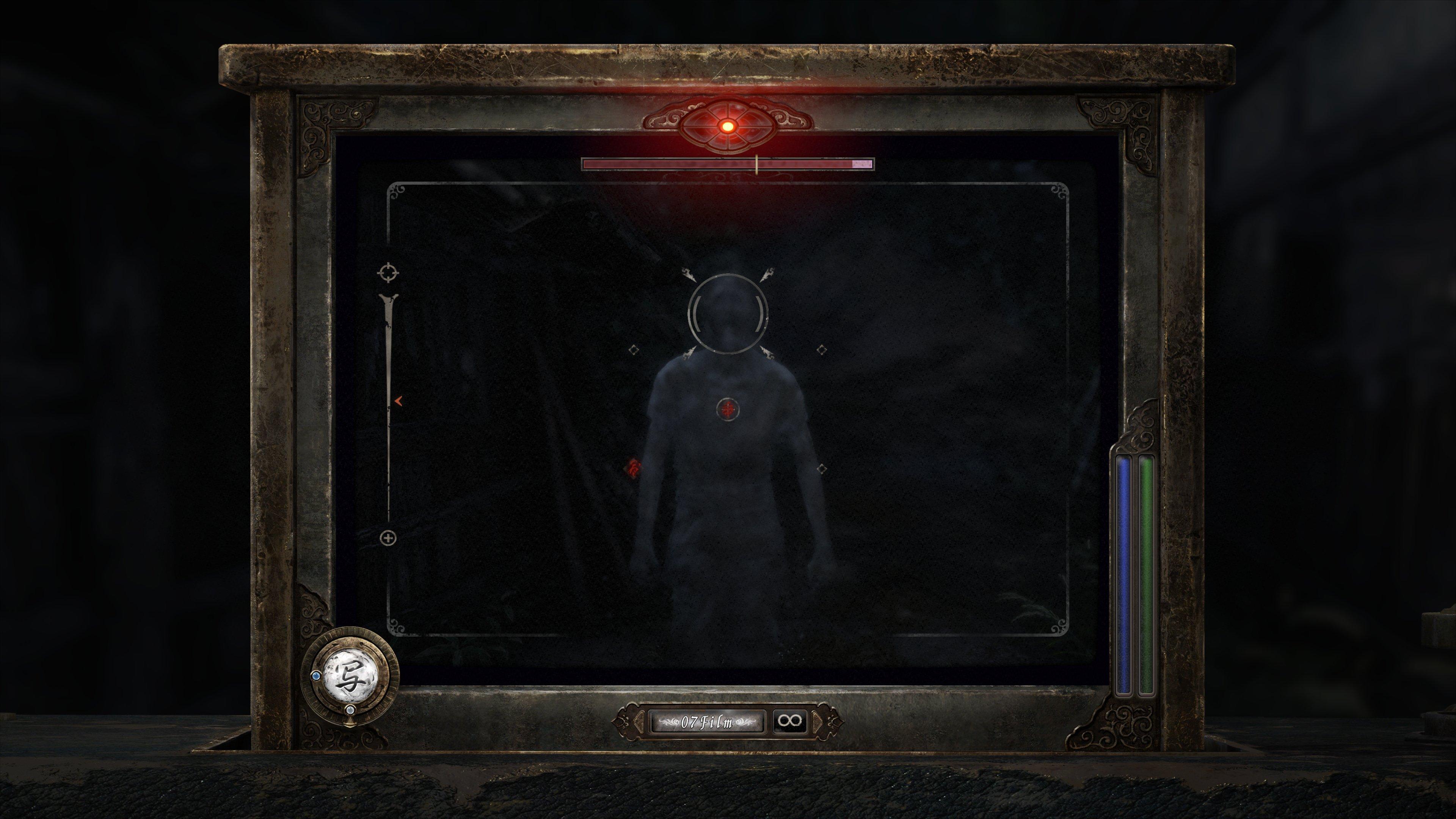The height and width of the screenshot is (819, 1456).
Task: Click the glowing red spirit lamp ornament
Action: 728,126
